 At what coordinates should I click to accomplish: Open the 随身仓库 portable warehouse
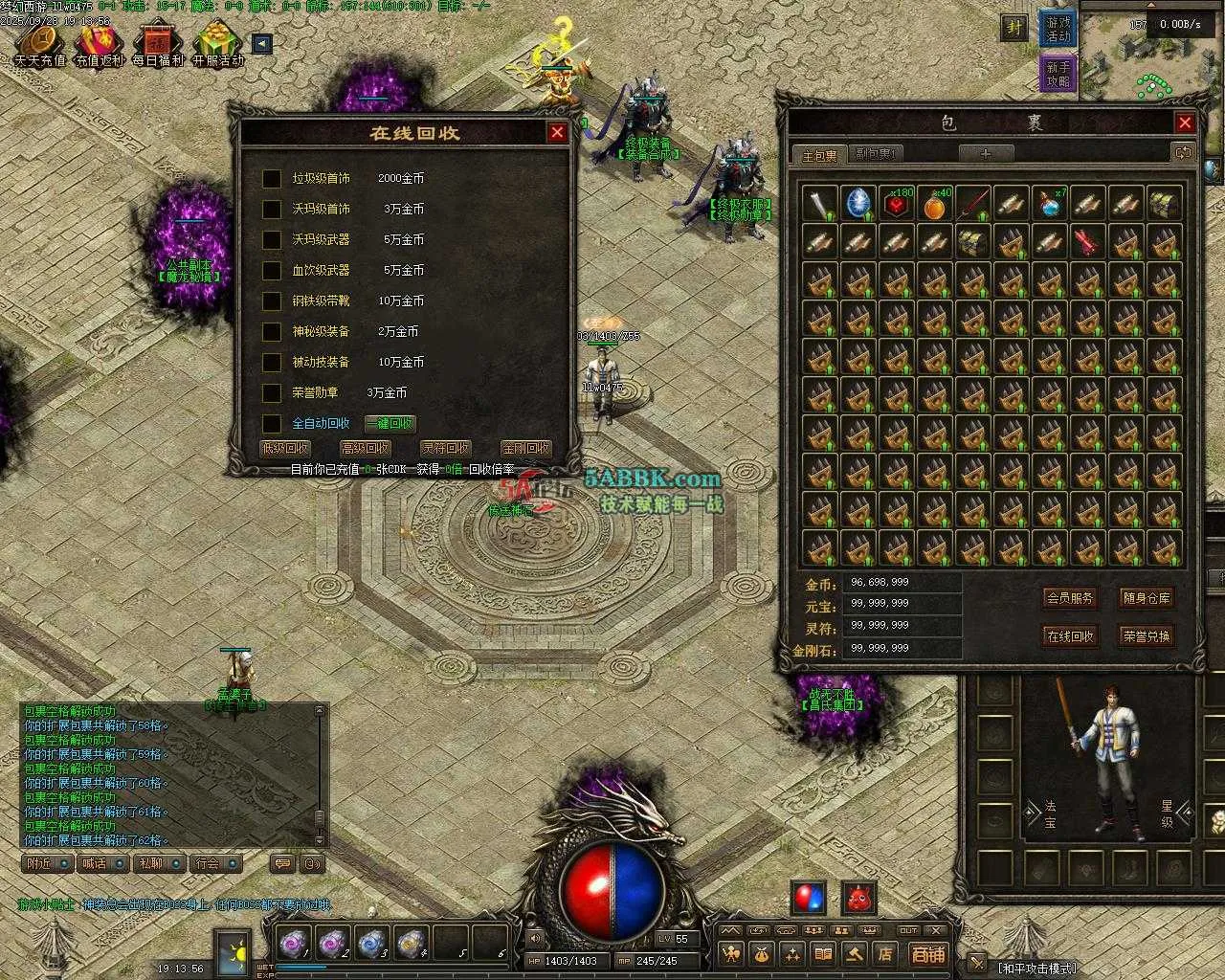(1146, 598)
